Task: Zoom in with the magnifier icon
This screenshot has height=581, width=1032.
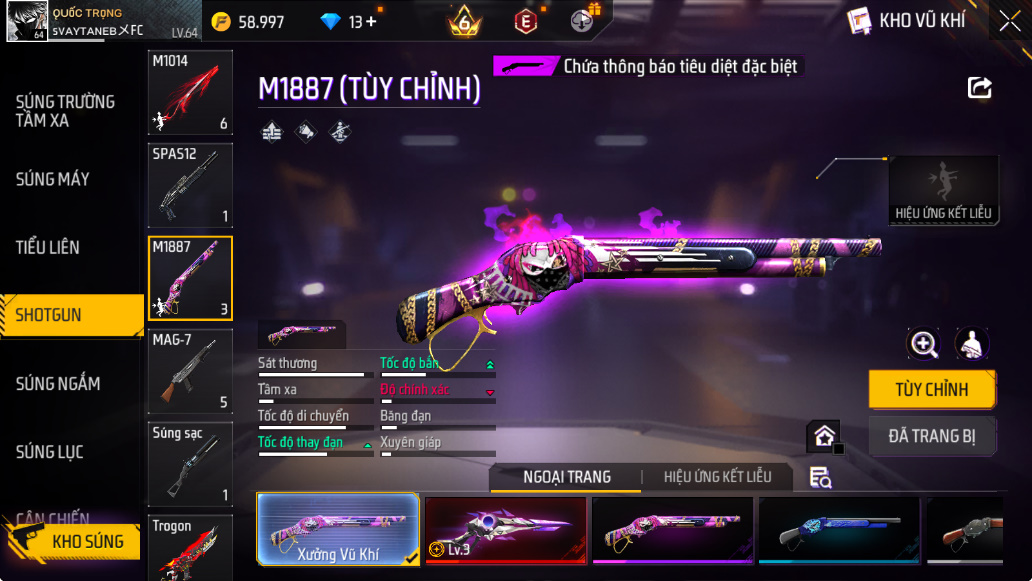Action: [x=923, y=344]
